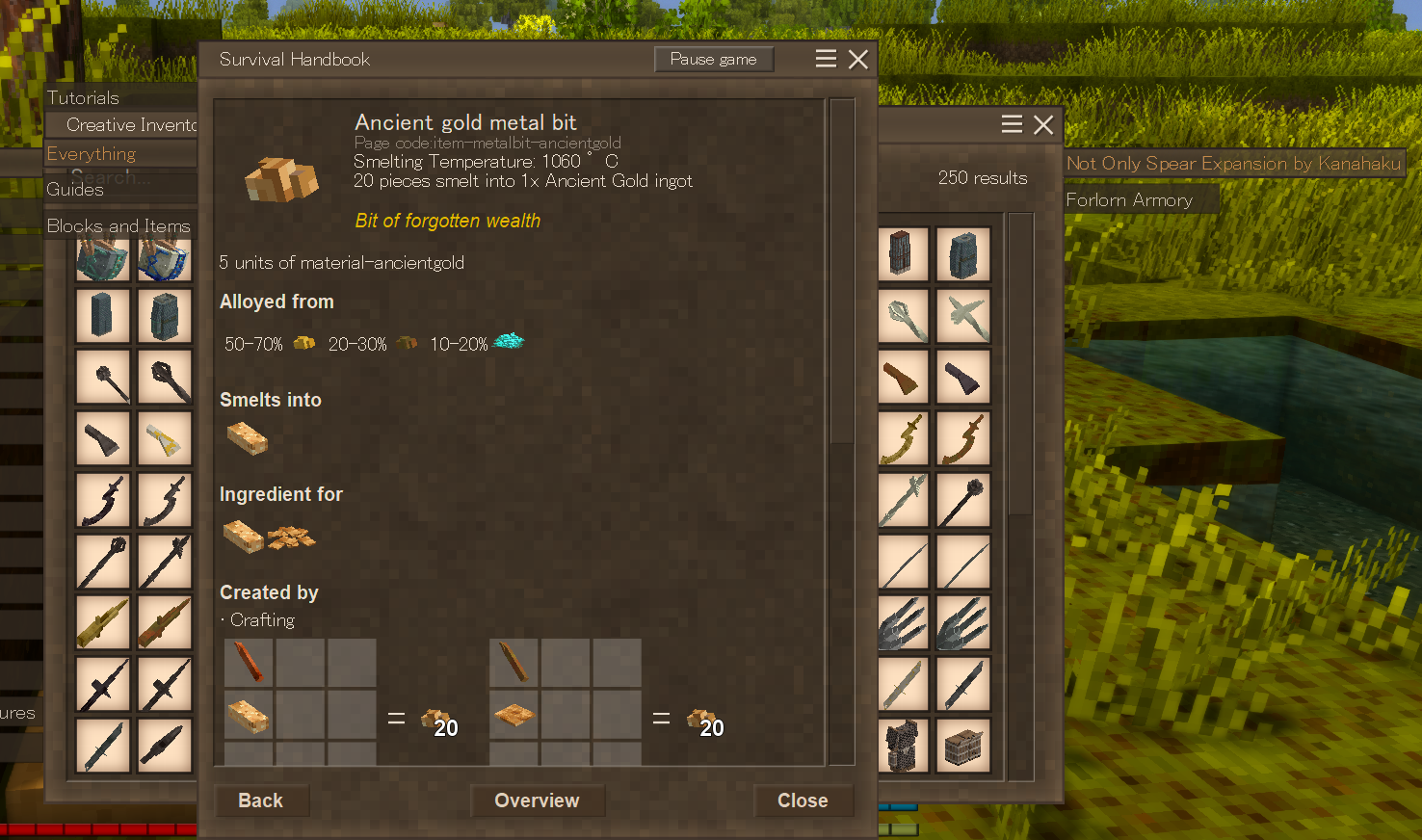1422x840 pixels.
Task: Open the Guides tab
Action: pos(75,190)
